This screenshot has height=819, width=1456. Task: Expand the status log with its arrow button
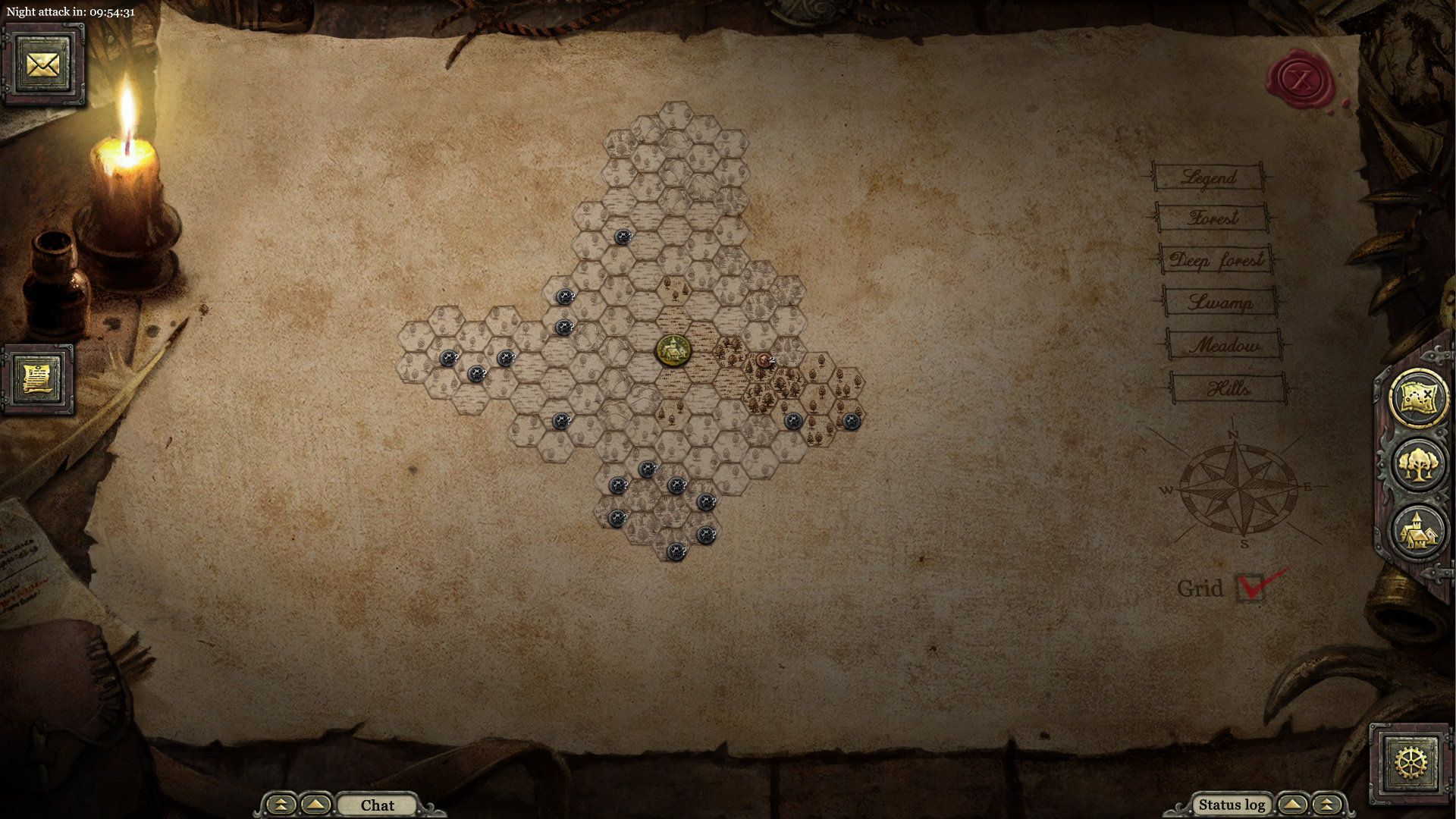[1291, 805]
